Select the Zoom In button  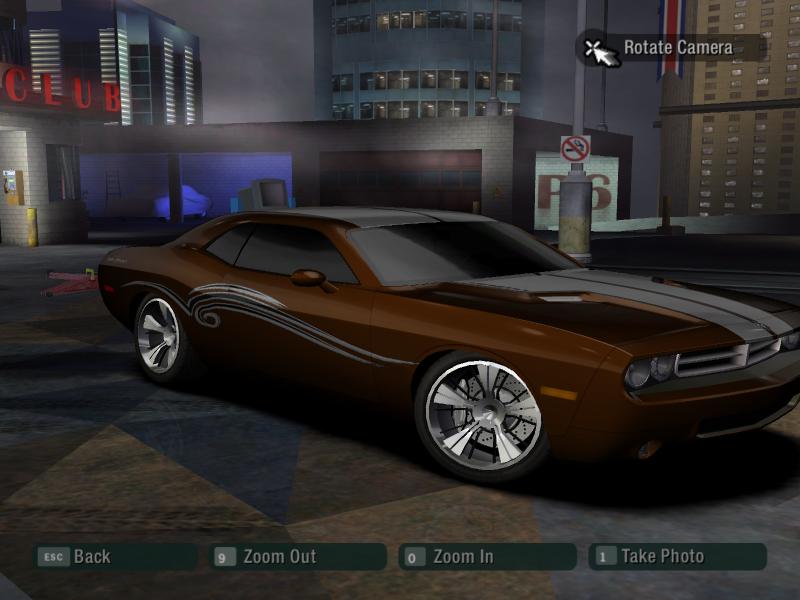point(462,556)
